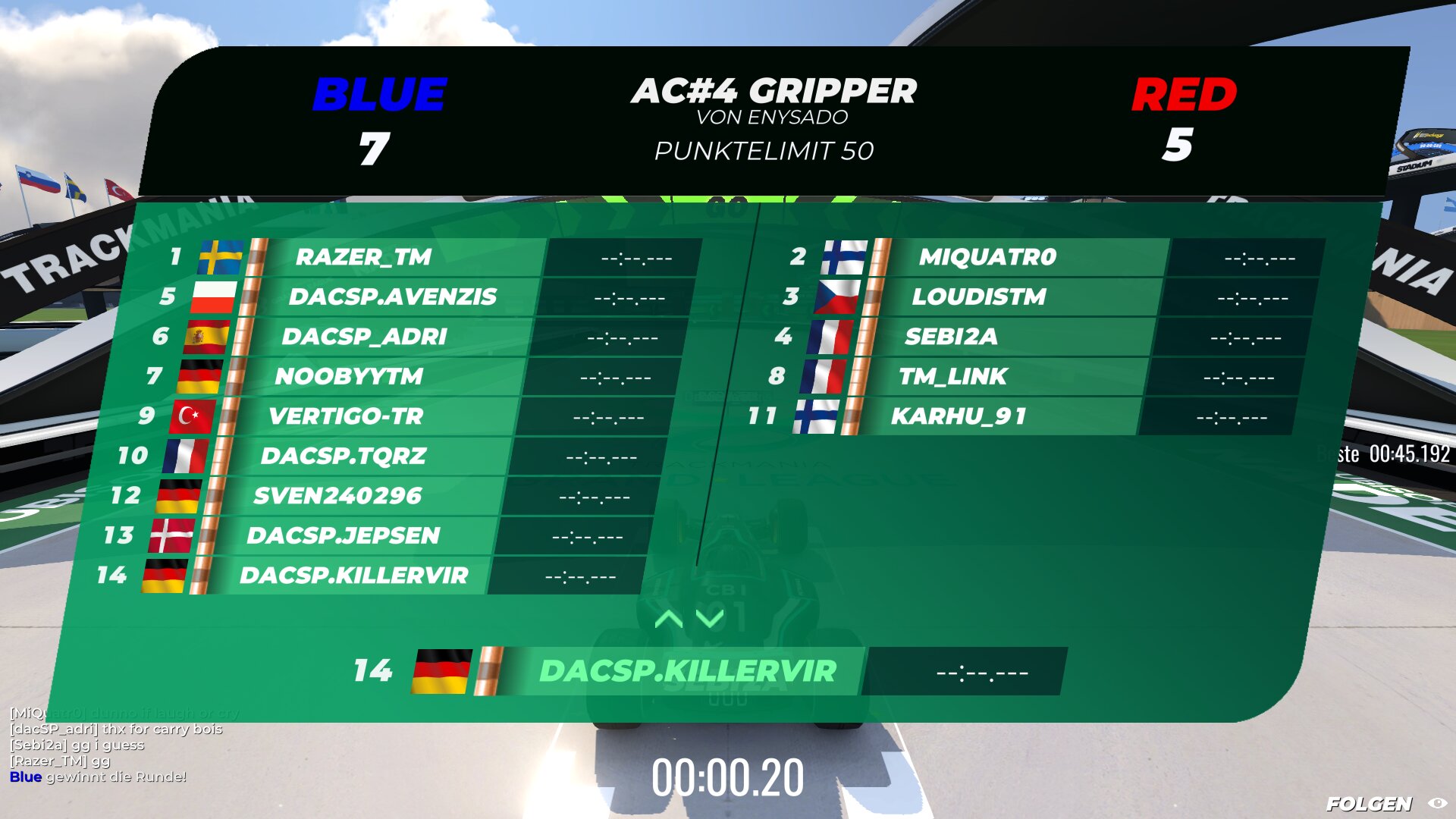Select SVEN240296 player row

click(337, 496)
